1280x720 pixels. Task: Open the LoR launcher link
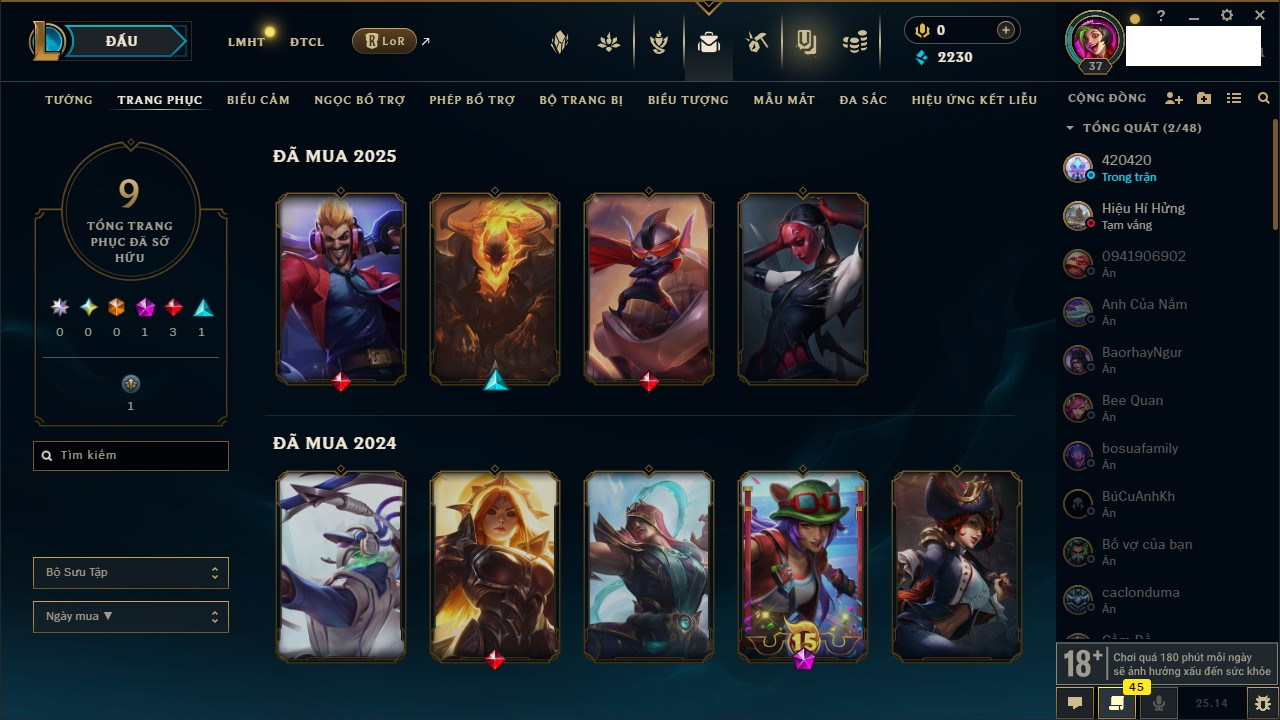click(x=384, y=41)
